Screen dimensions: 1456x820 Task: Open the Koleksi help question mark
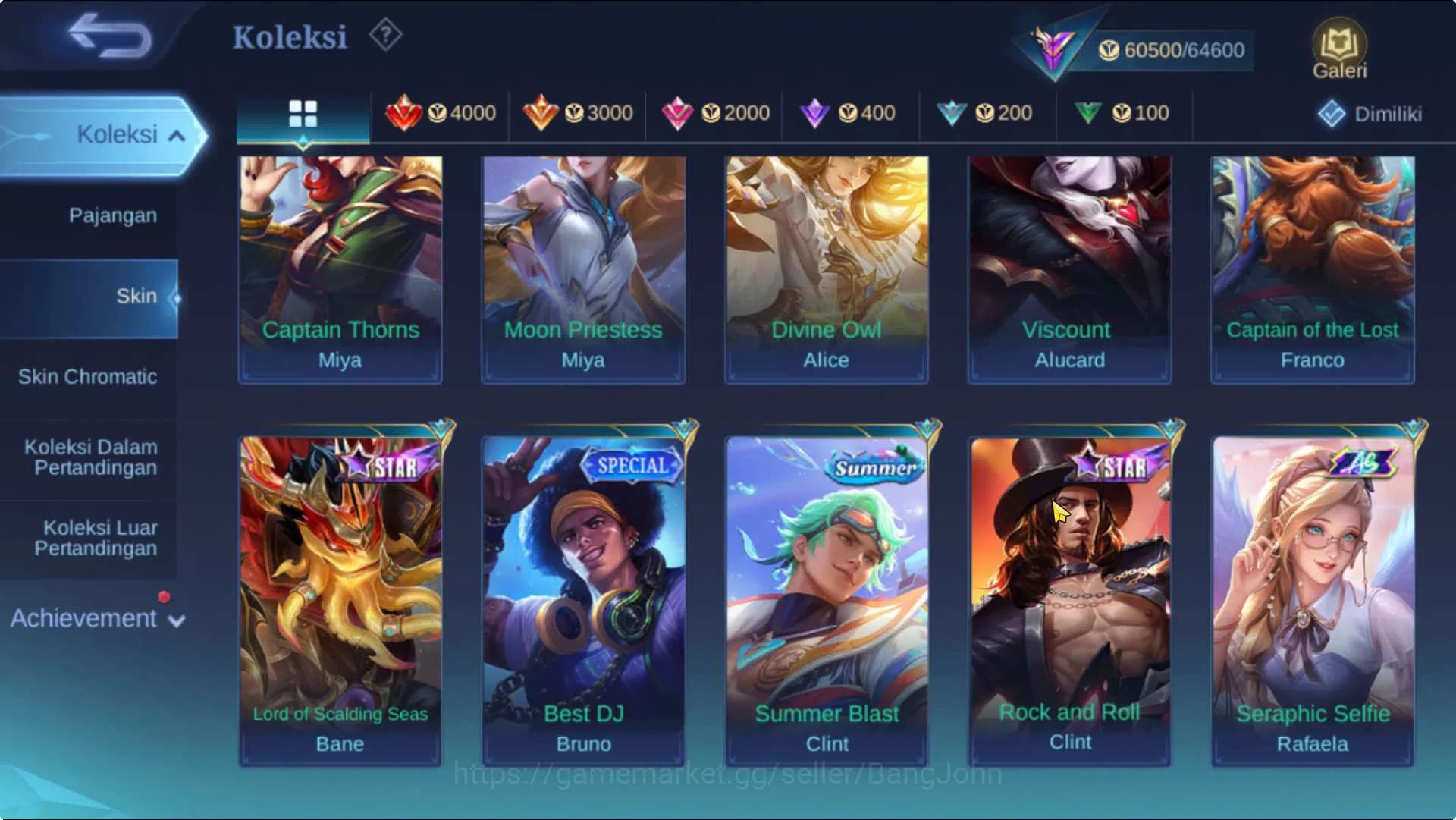pyautogui.click(x=385, y=34)
